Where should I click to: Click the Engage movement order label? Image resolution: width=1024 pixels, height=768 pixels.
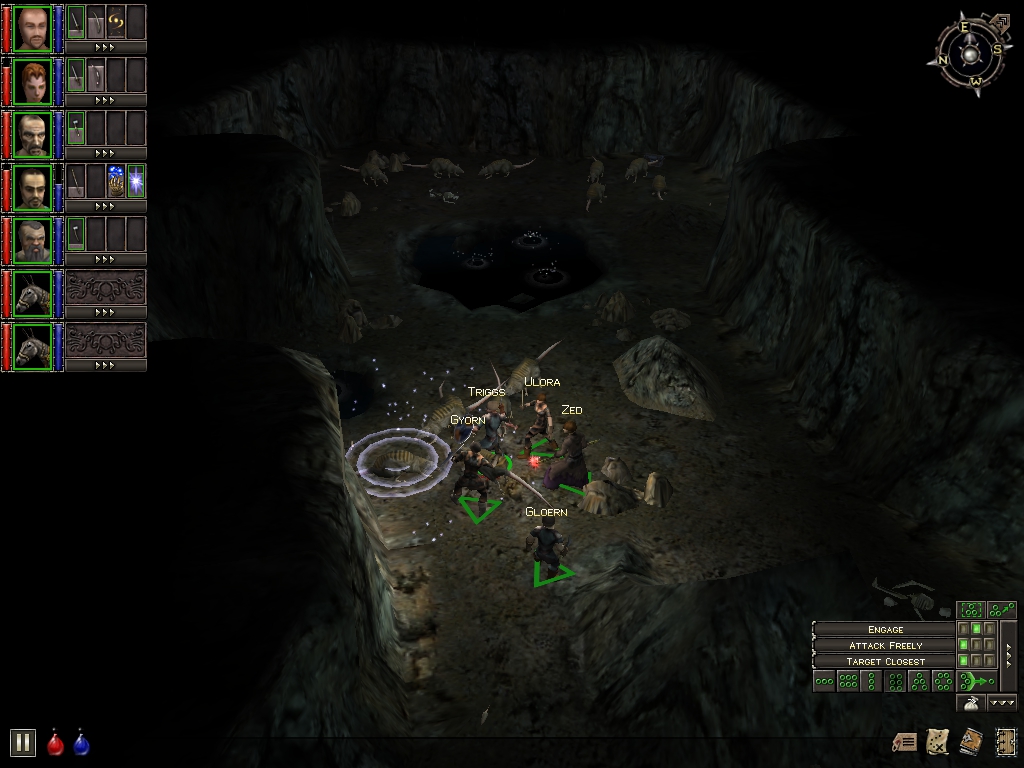885,629
